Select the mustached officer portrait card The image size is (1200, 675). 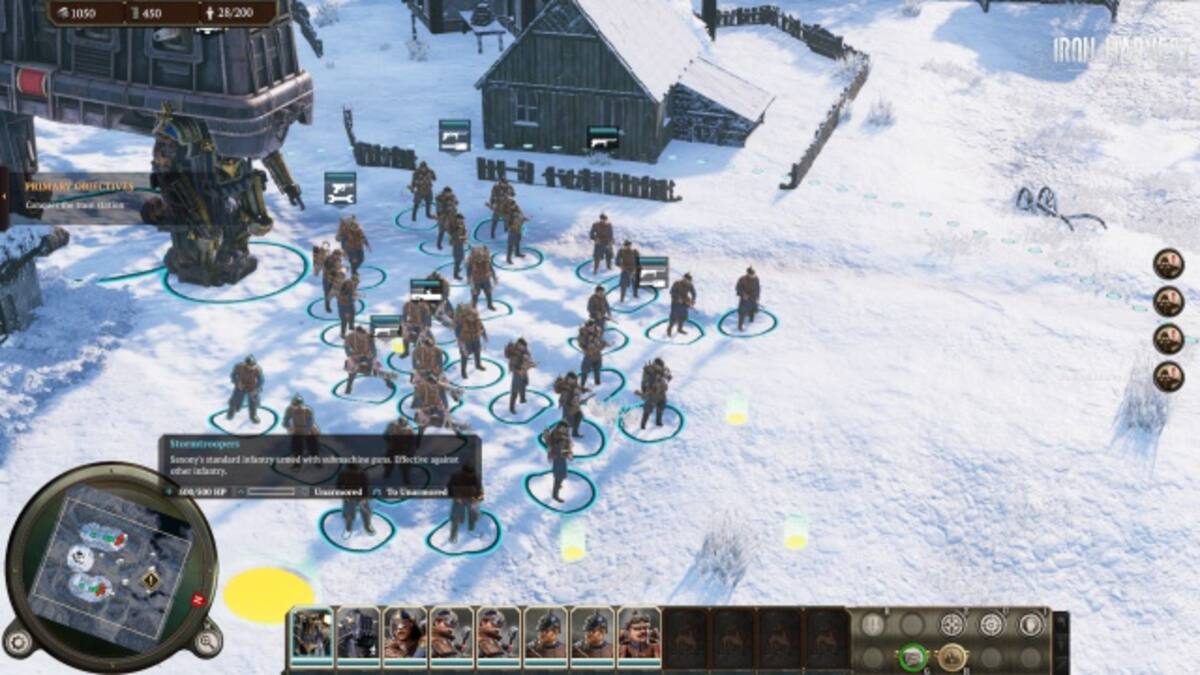(639, 633)
